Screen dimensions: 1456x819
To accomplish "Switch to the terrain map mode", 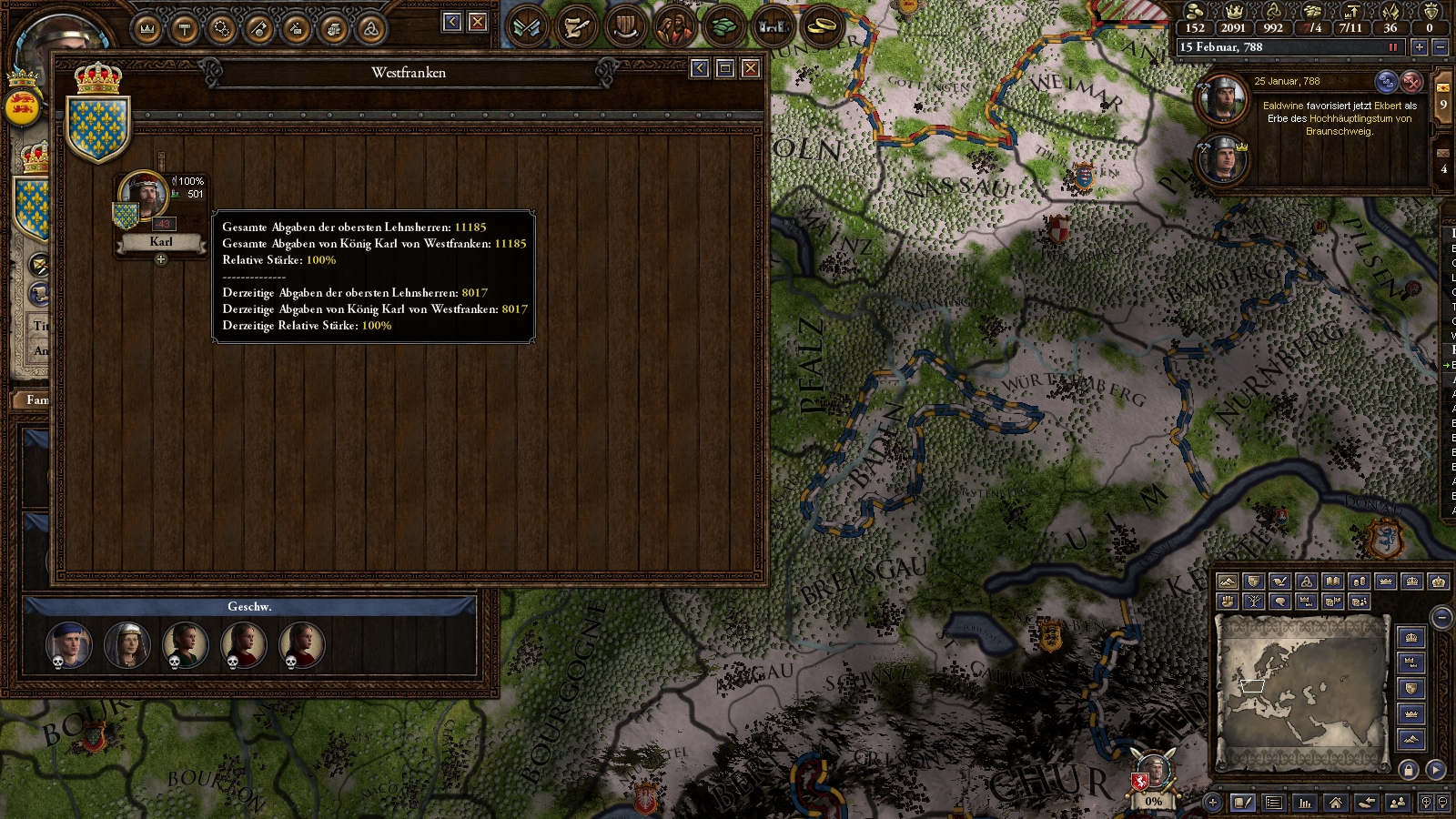I will [1228, 581].
